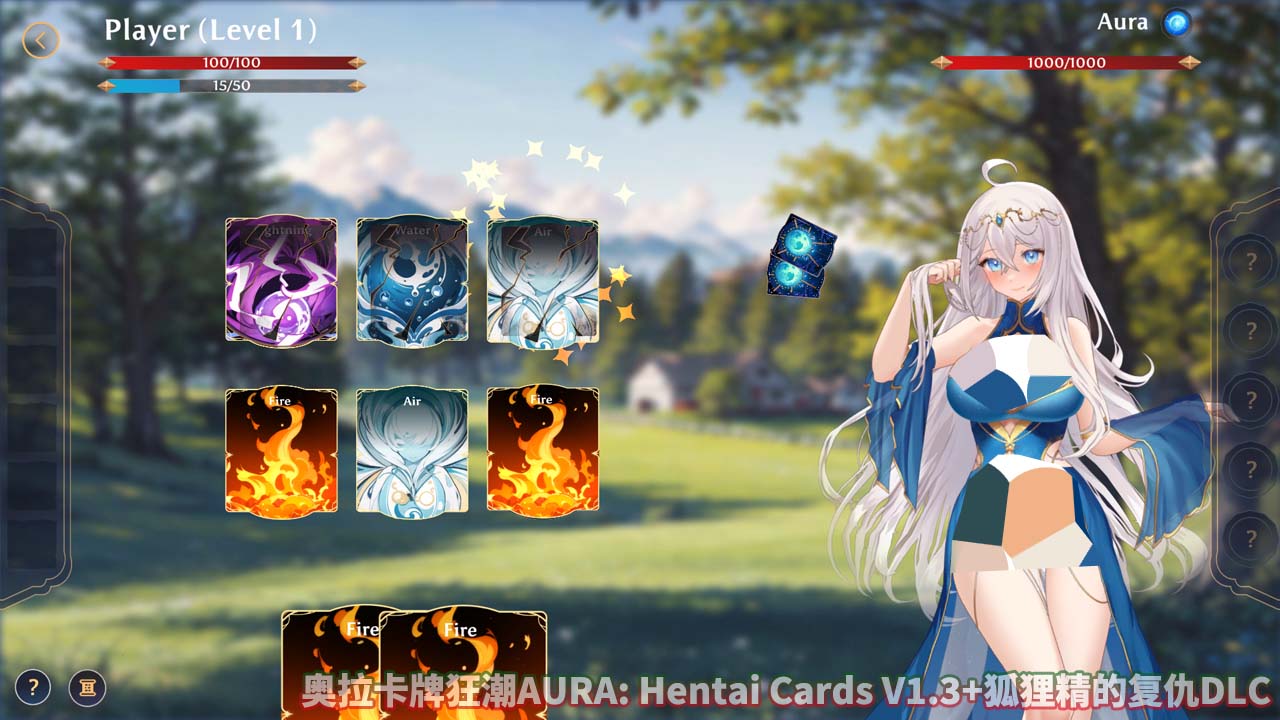Play the Water card

[413, 280]
